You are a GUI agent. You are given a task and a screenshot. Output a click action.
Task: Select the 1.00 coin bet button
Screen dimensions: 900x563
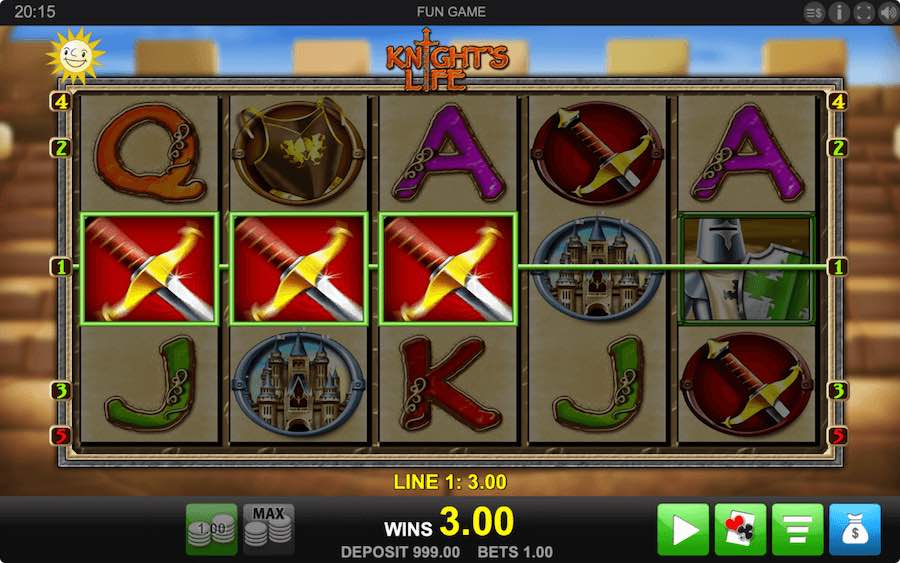[211, 529]
